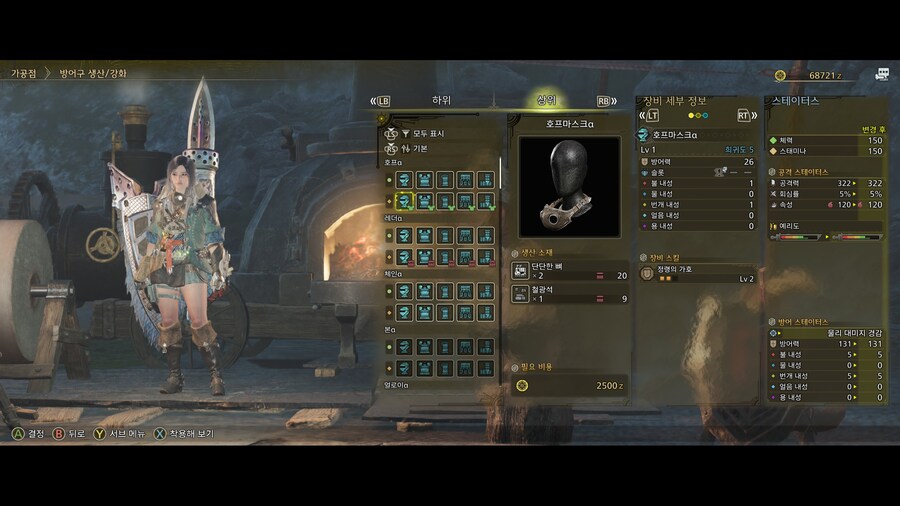Open the chat icon in top-right corner

coord(881,74)
